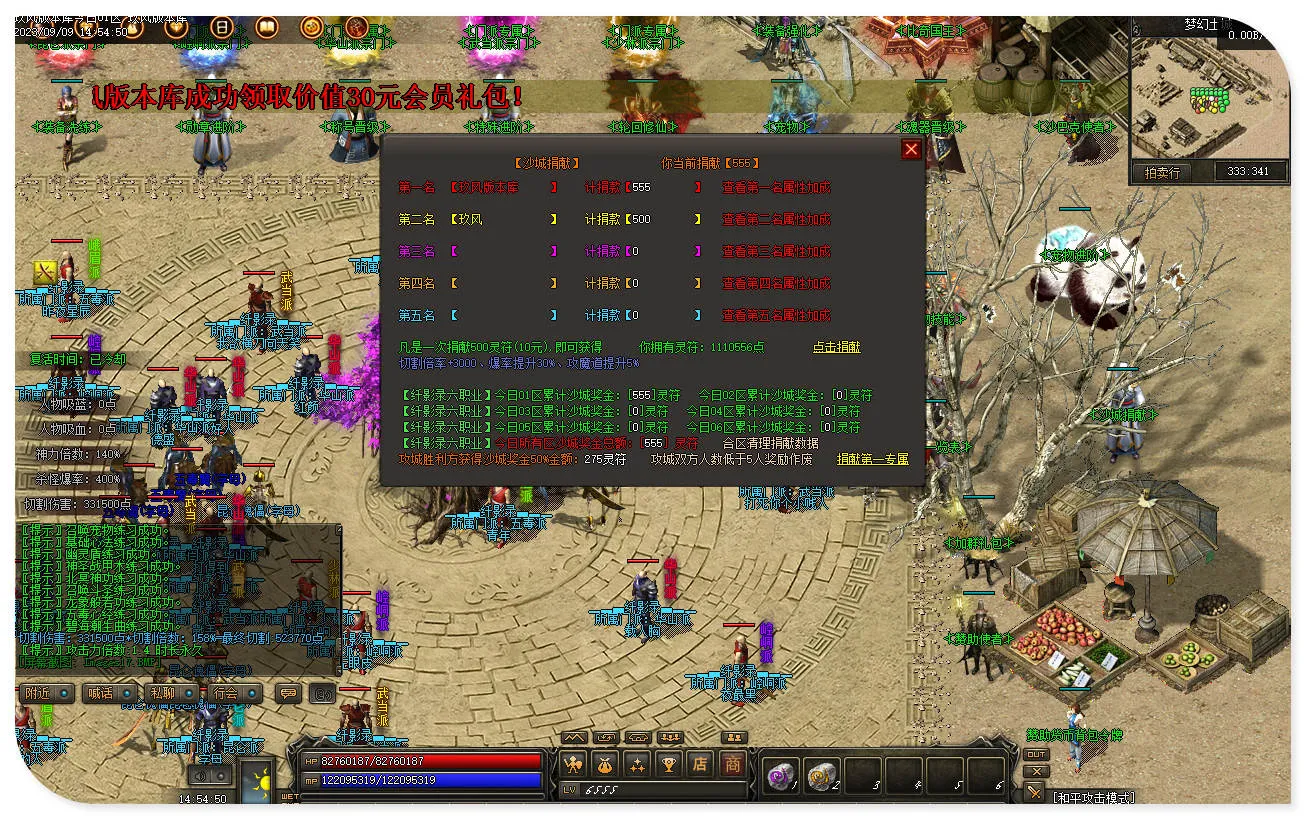This screenshot has width=1306, height=819.
Task: Switch chat to the 行会 guild channel
Action: pos(234,693)
